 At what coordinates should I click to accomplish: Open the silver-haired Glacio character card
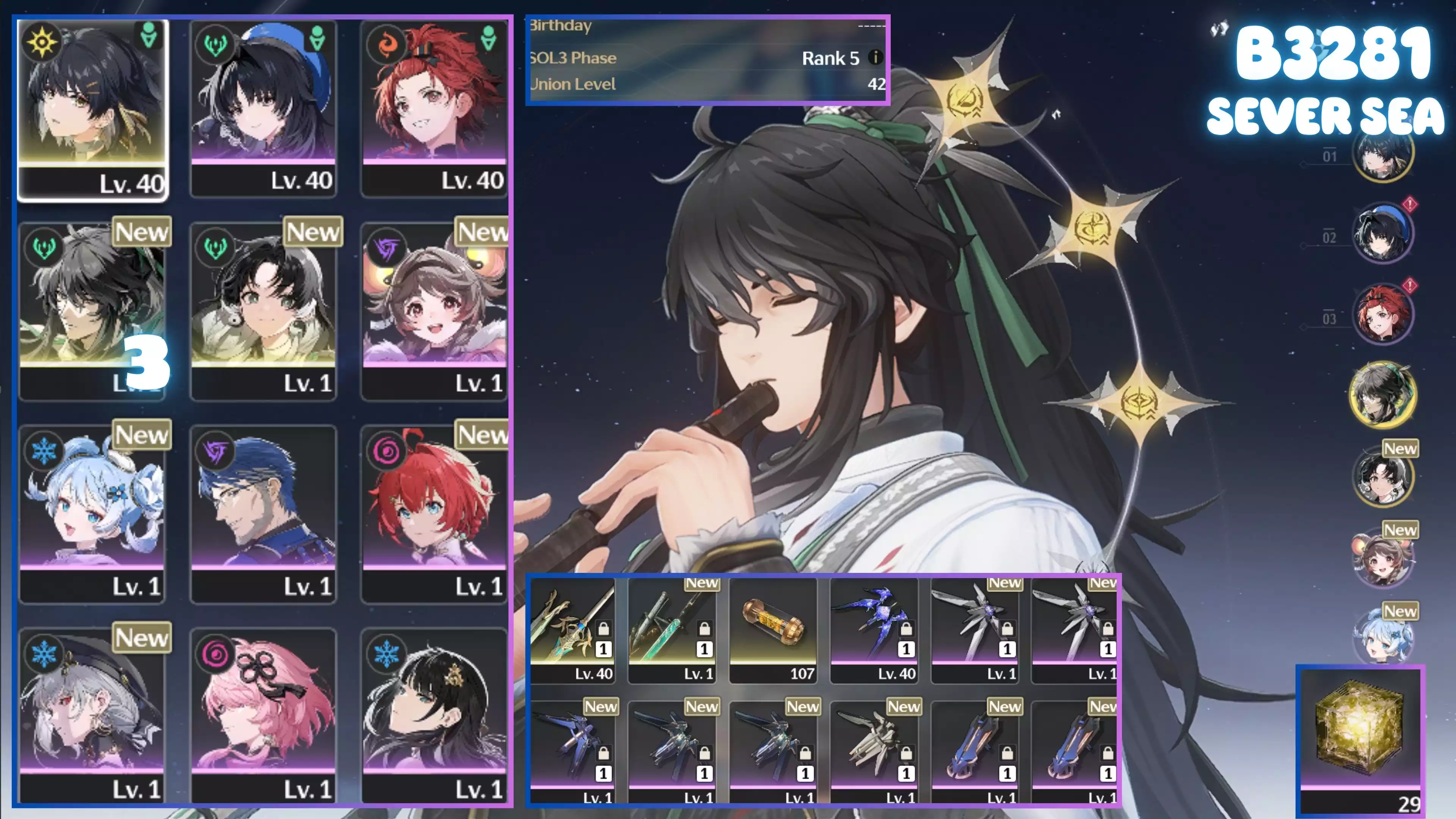pyautogui.click(x=92, y=715)
